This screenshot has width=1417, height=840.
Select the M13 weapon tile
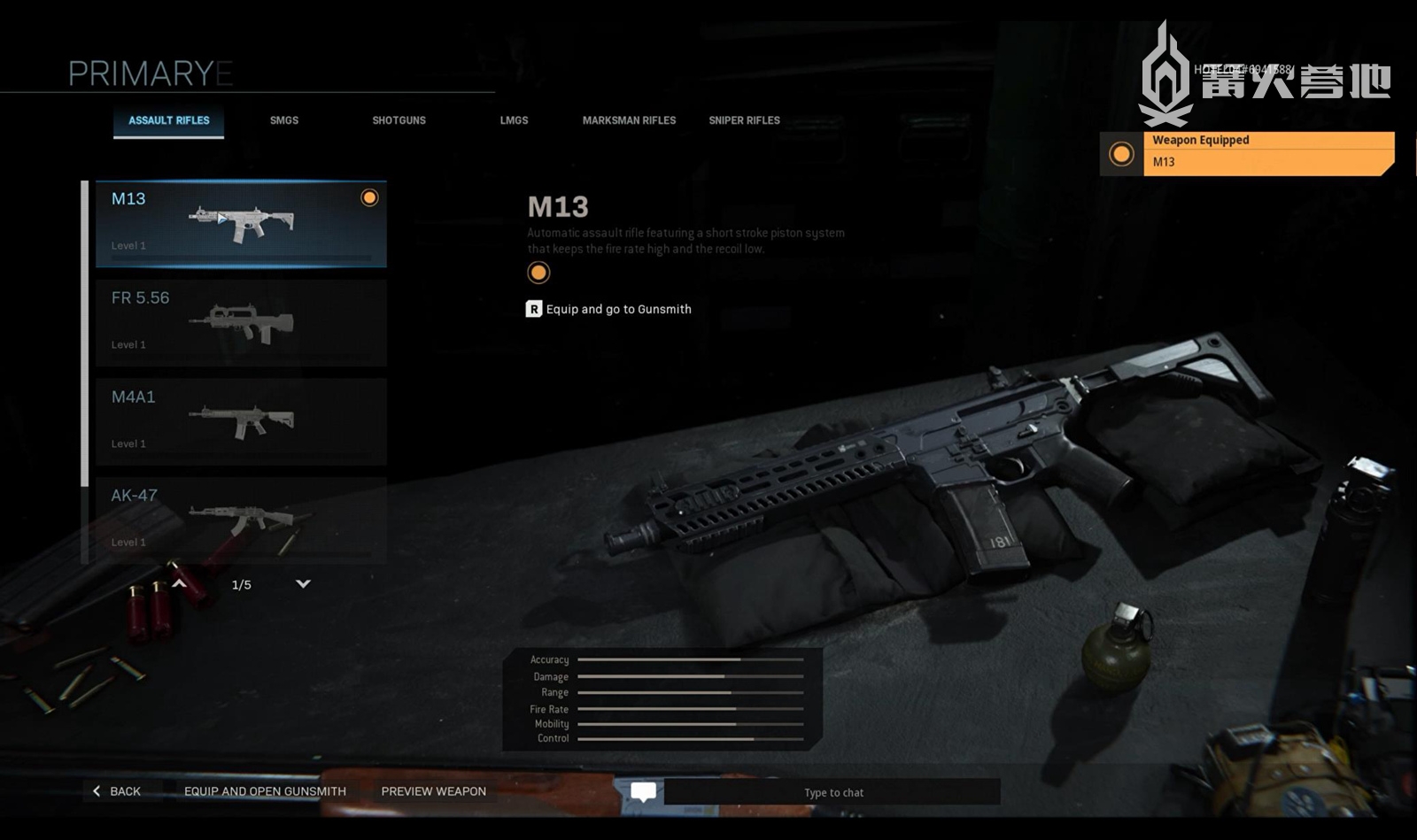(x=241, y=224)
